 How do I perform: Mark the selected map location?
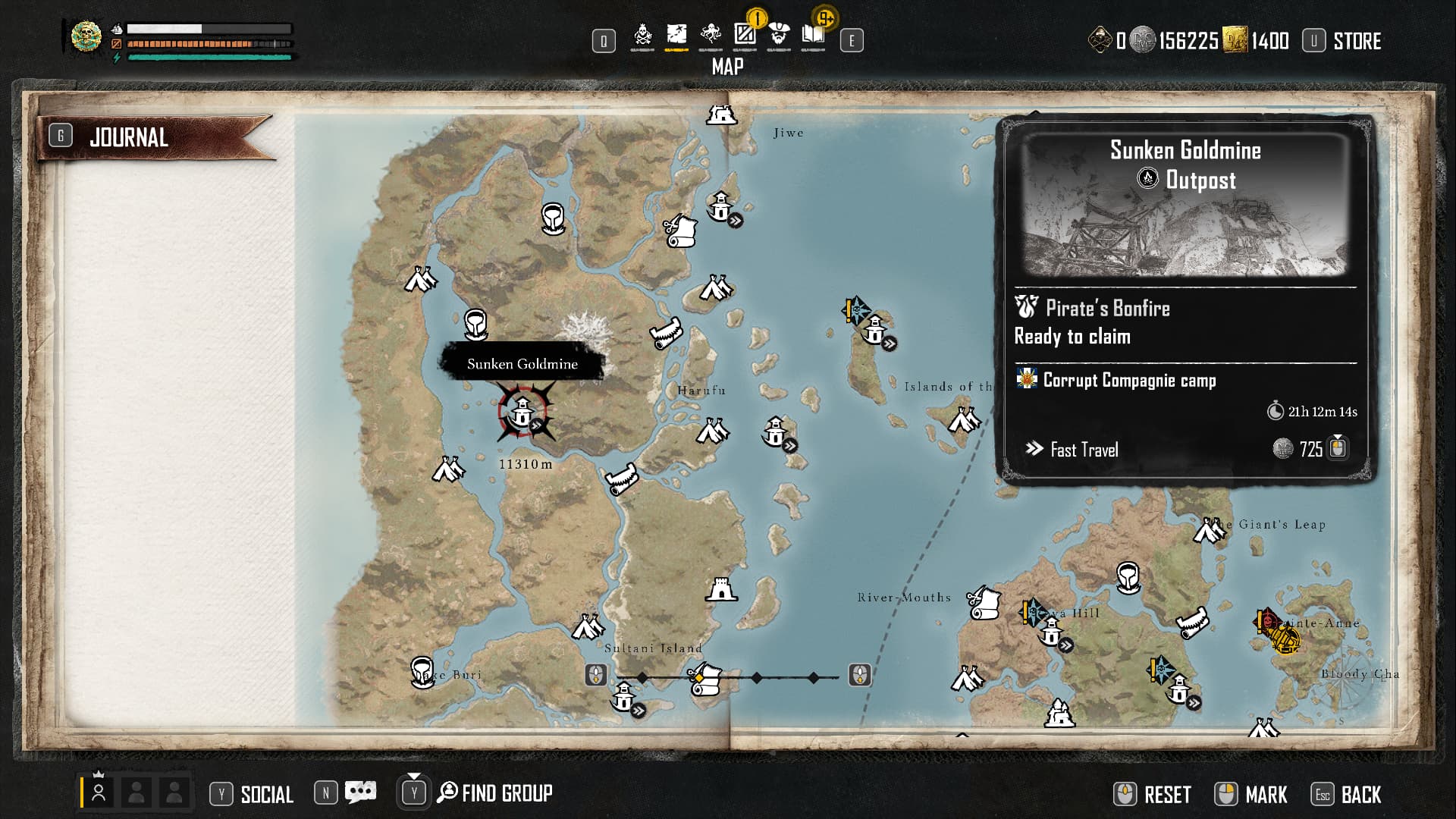[x=1266, y=795]
